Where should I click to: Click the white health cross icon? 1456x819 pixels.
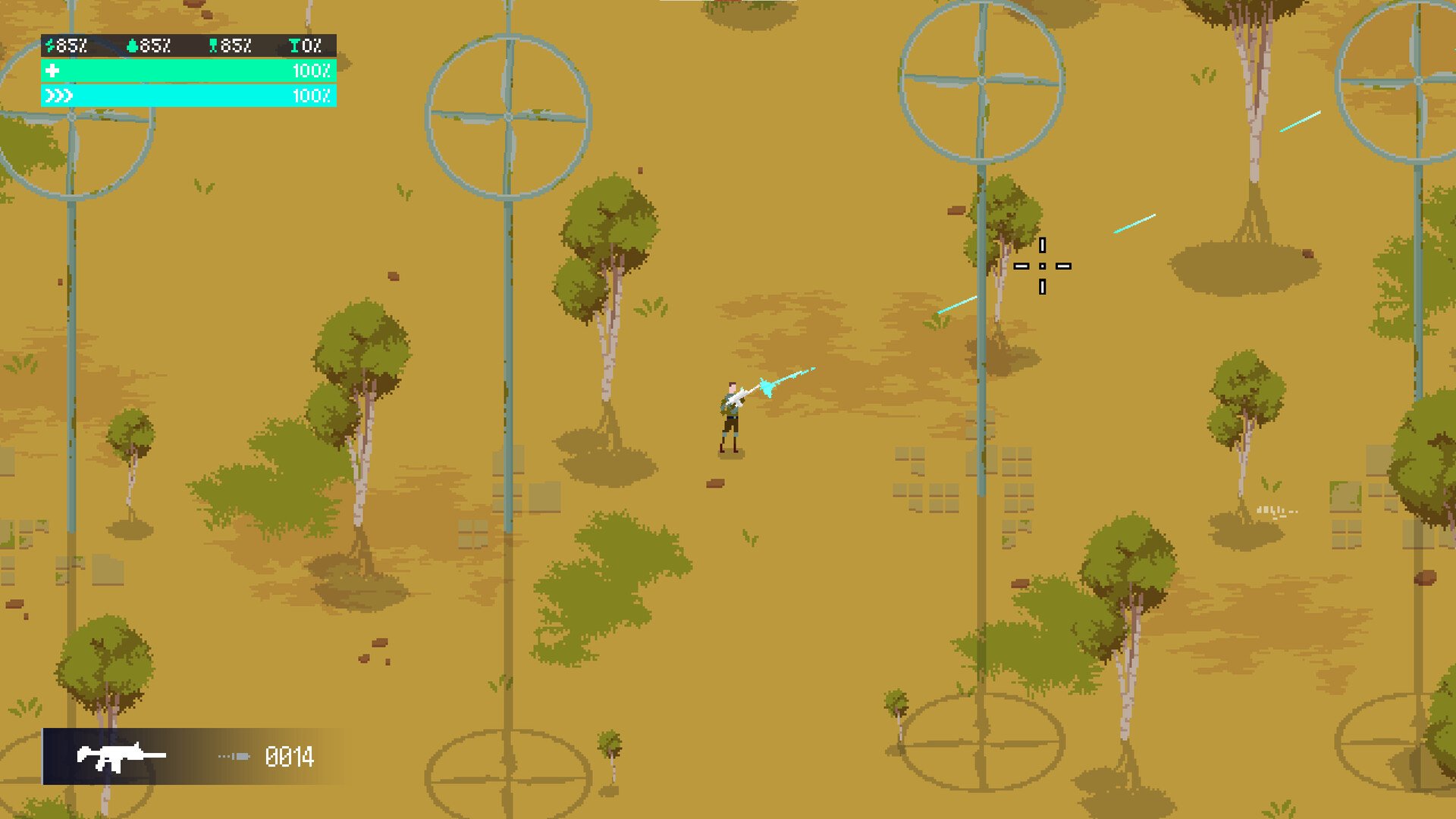point(51,73)
